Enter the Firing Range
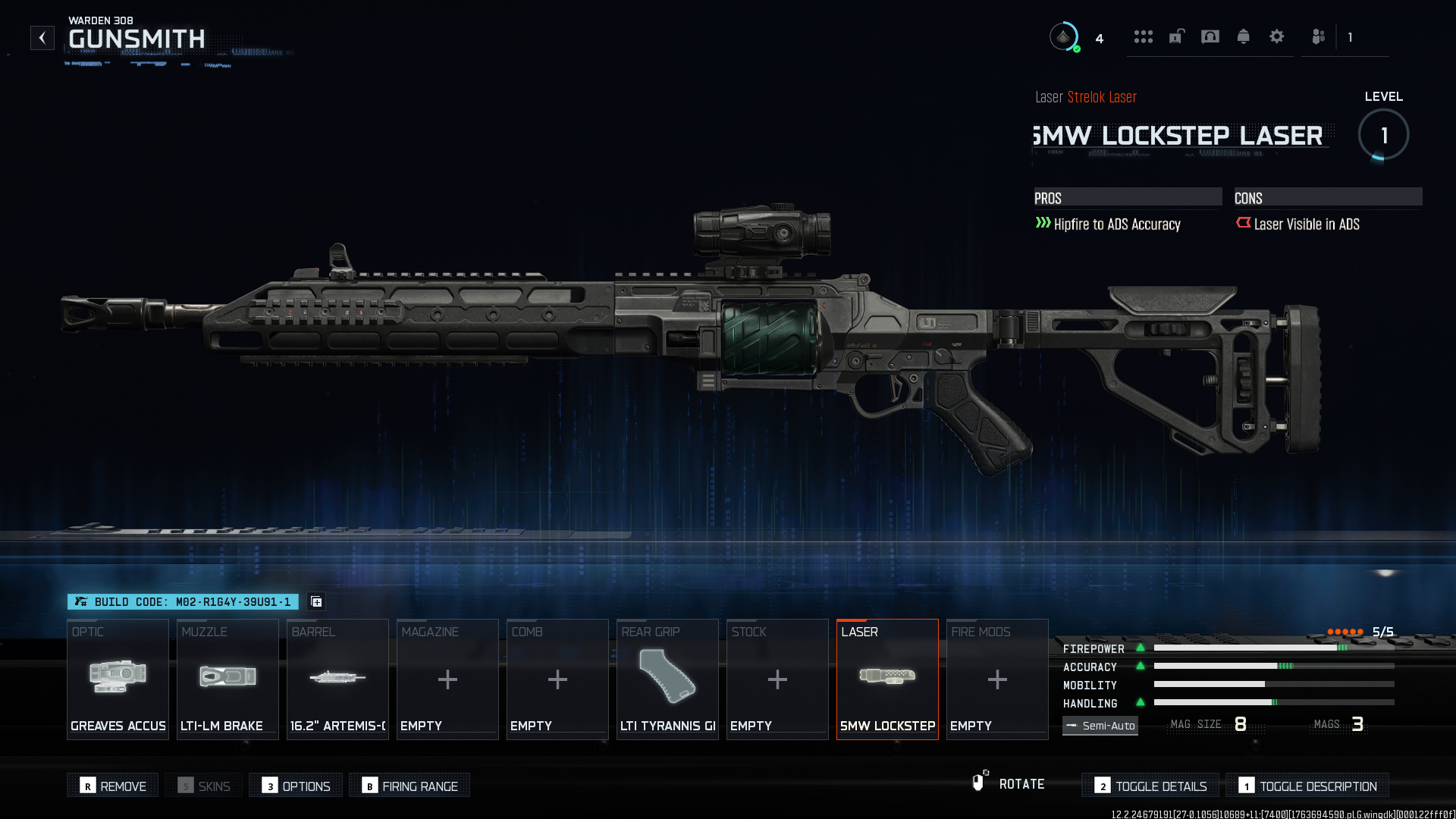1456x819 pixels. 409,786
